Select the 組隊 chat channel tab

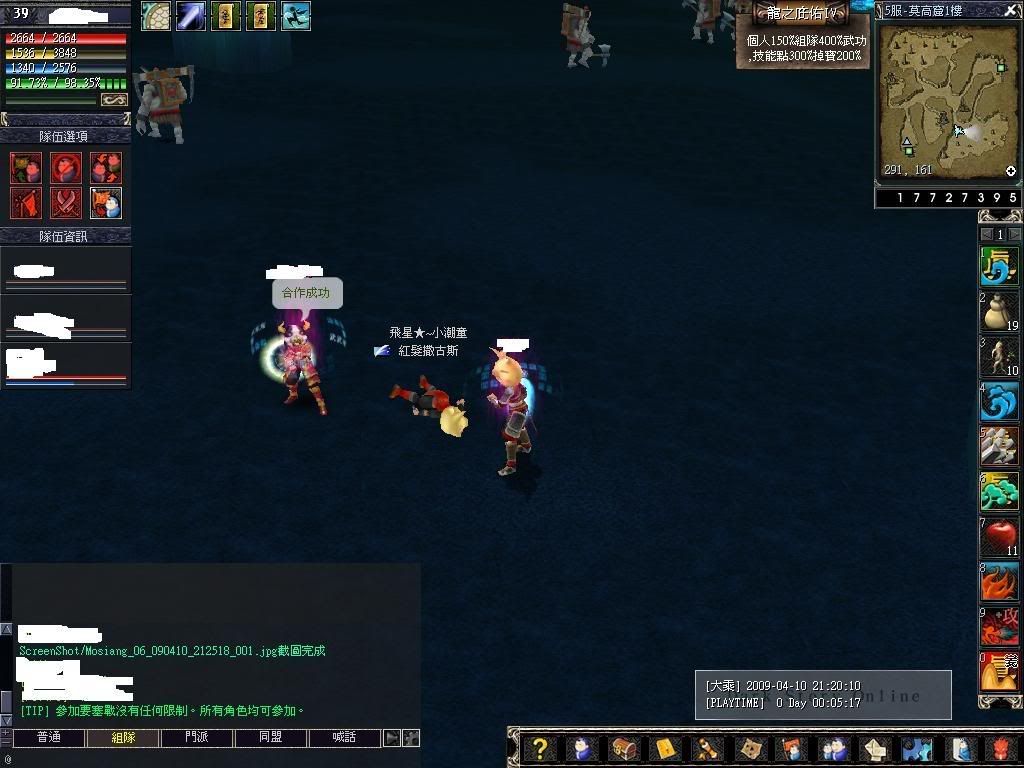pos(123,738)
